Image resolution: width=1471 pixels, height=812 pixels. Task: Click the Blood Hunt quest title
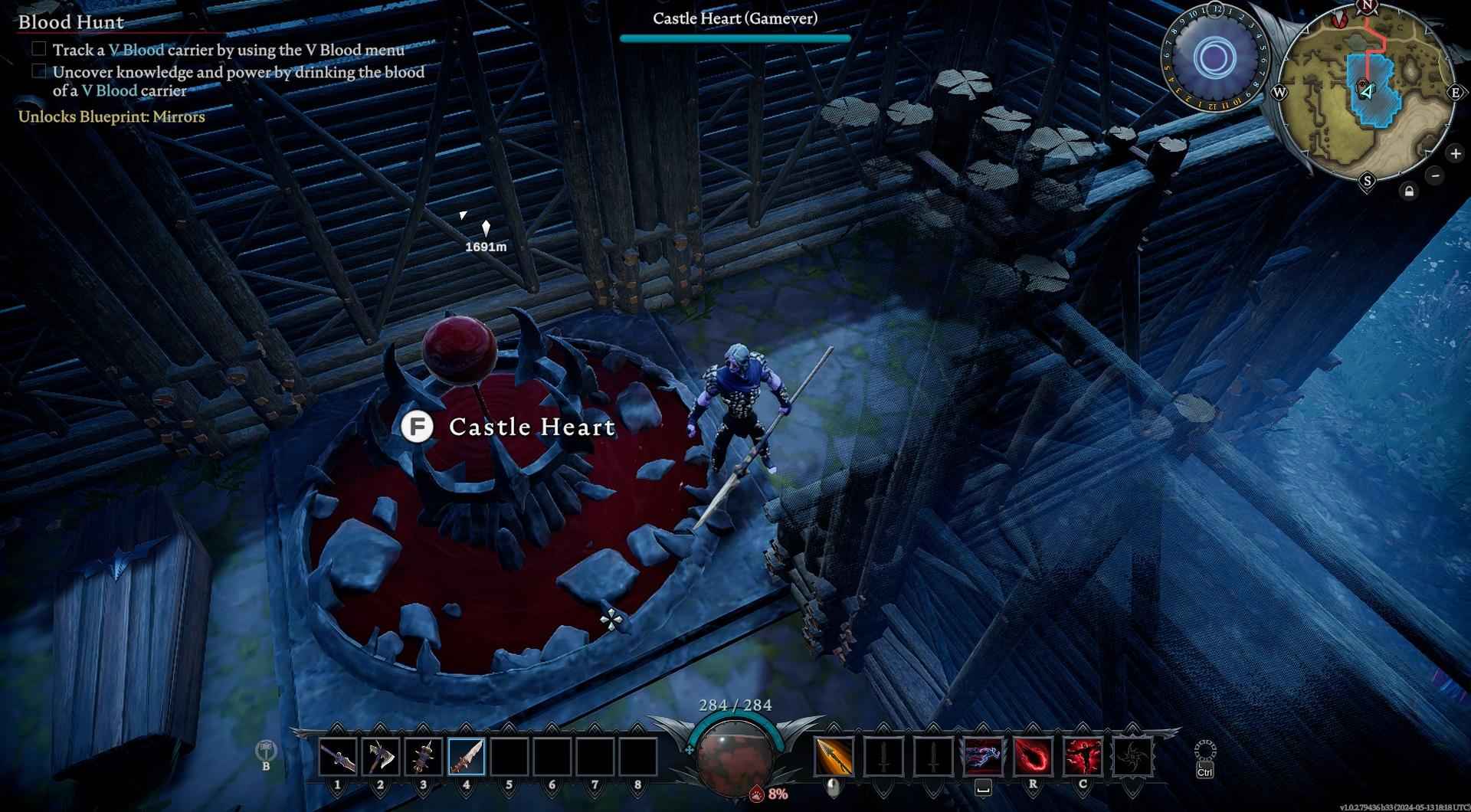(71, 22)
